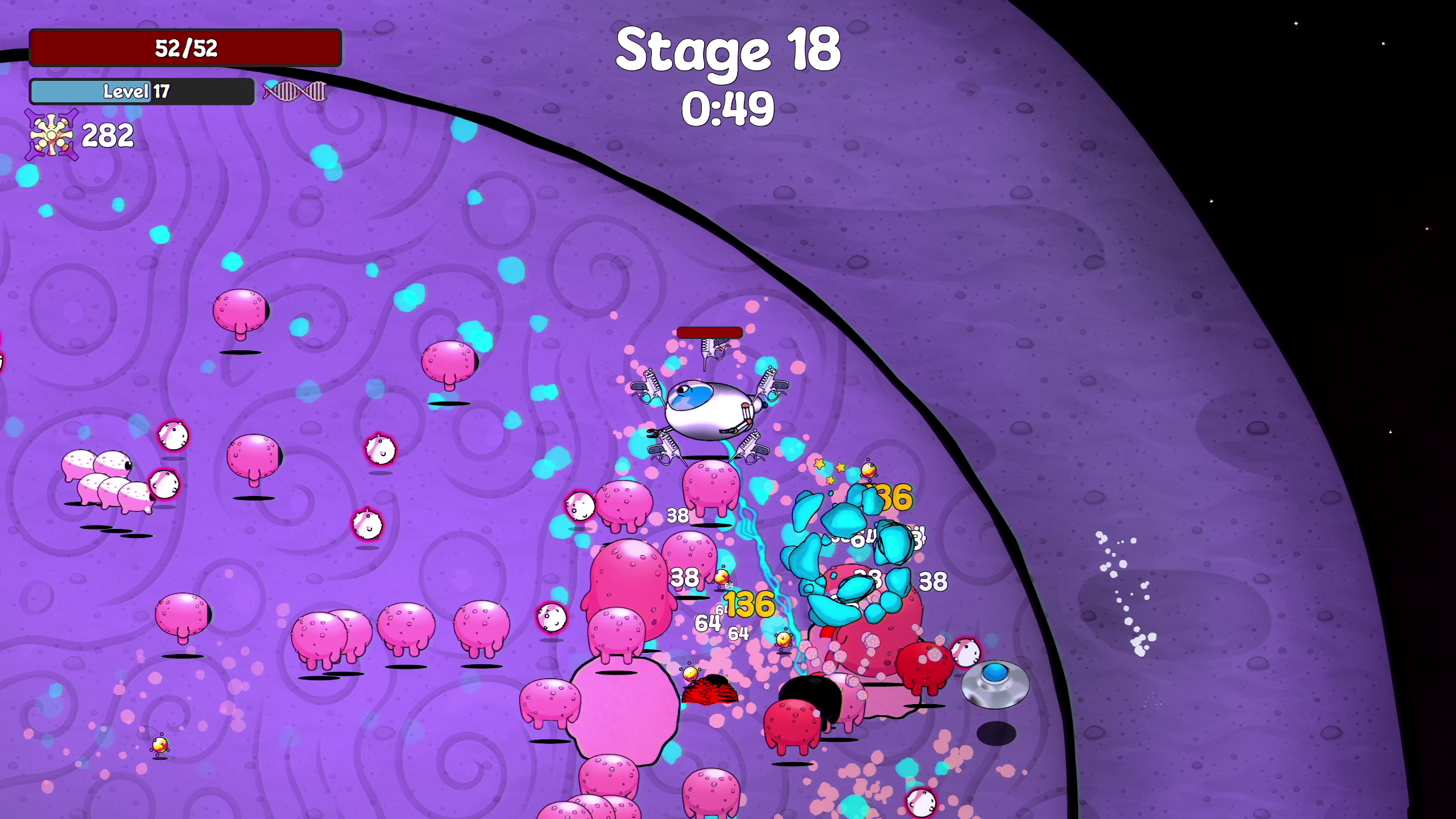Click the DNA helix icon beside the level bar

[295, 91]
